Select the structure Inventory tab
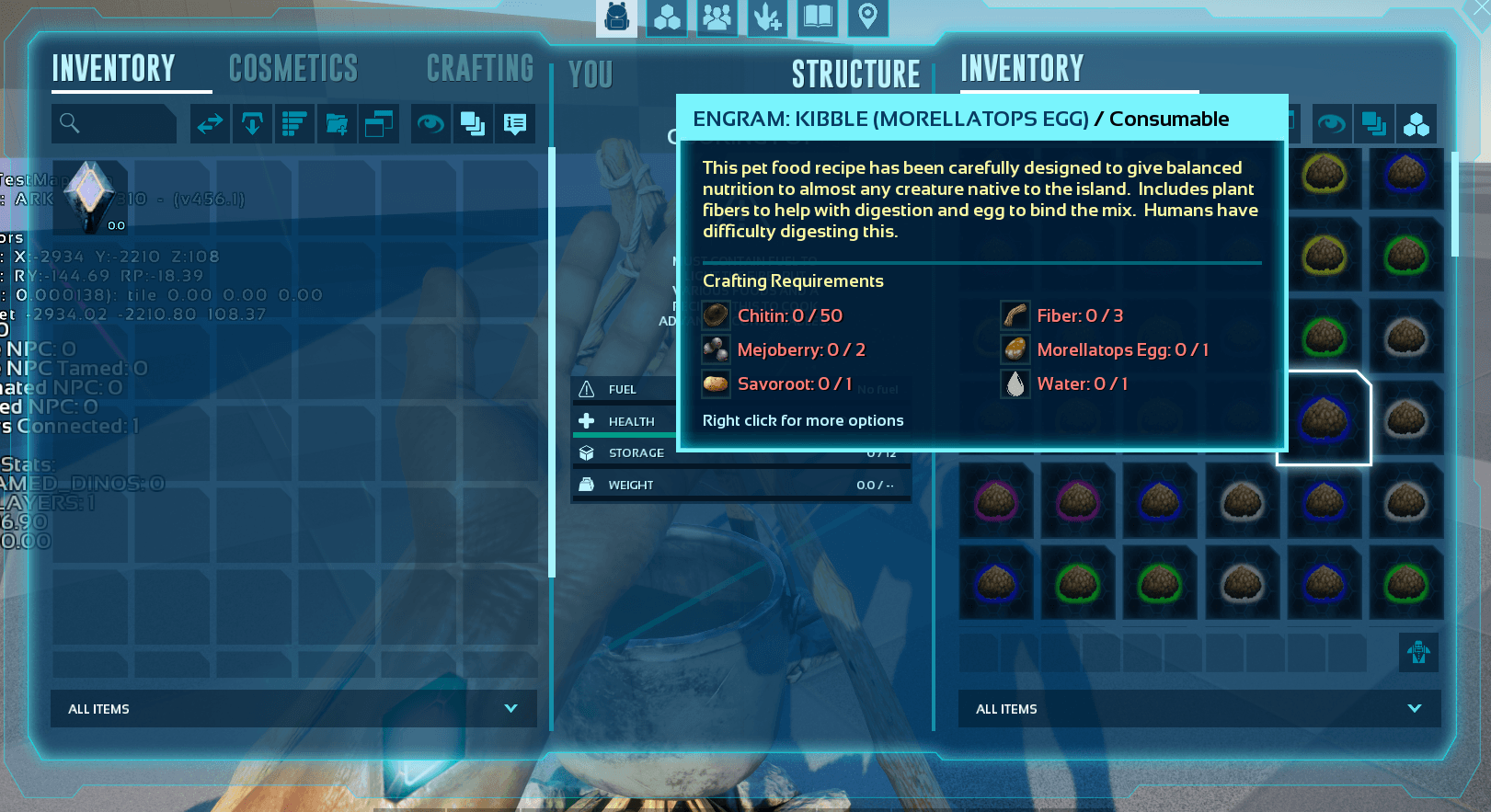Image resolution: width=1491 pixels, height=812 pixels. (1022, 69)
